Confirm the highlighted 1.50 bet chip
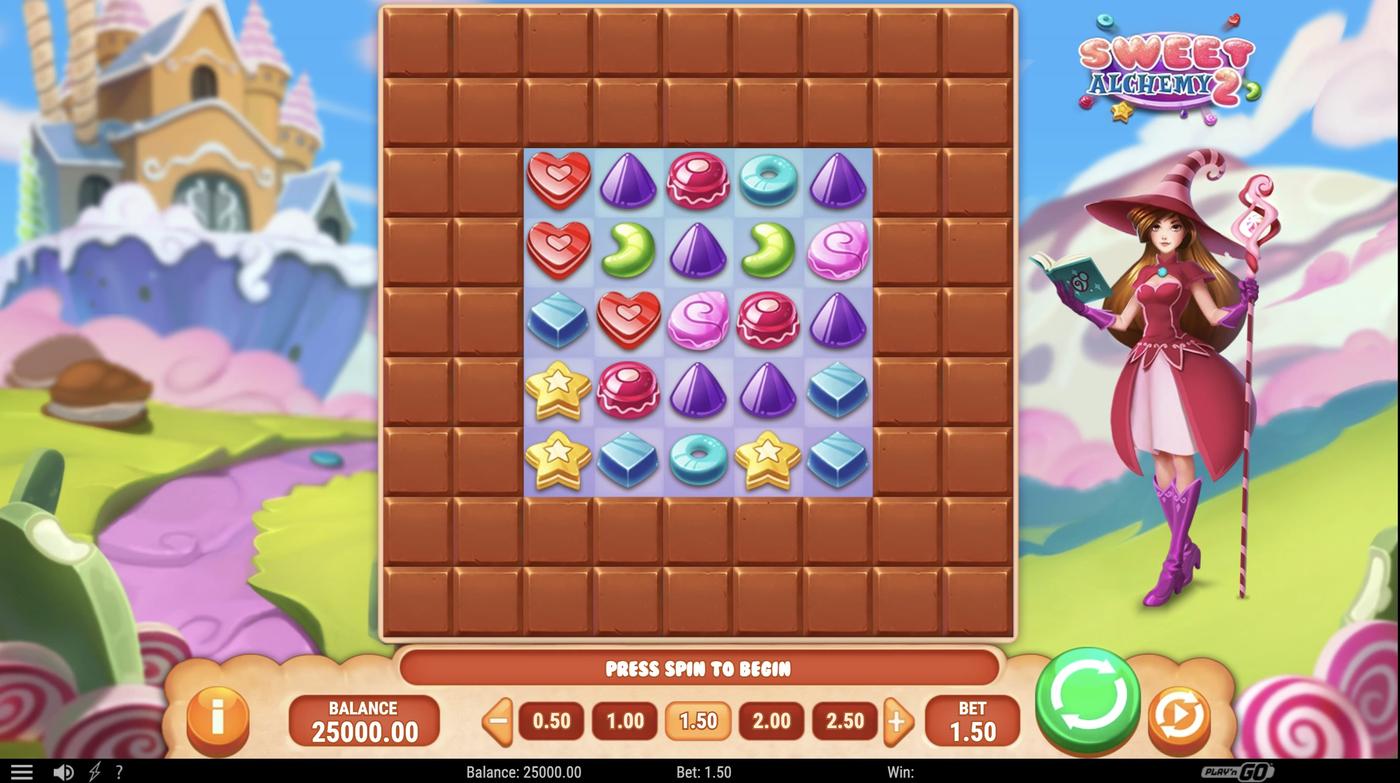 tap(697, 720)
